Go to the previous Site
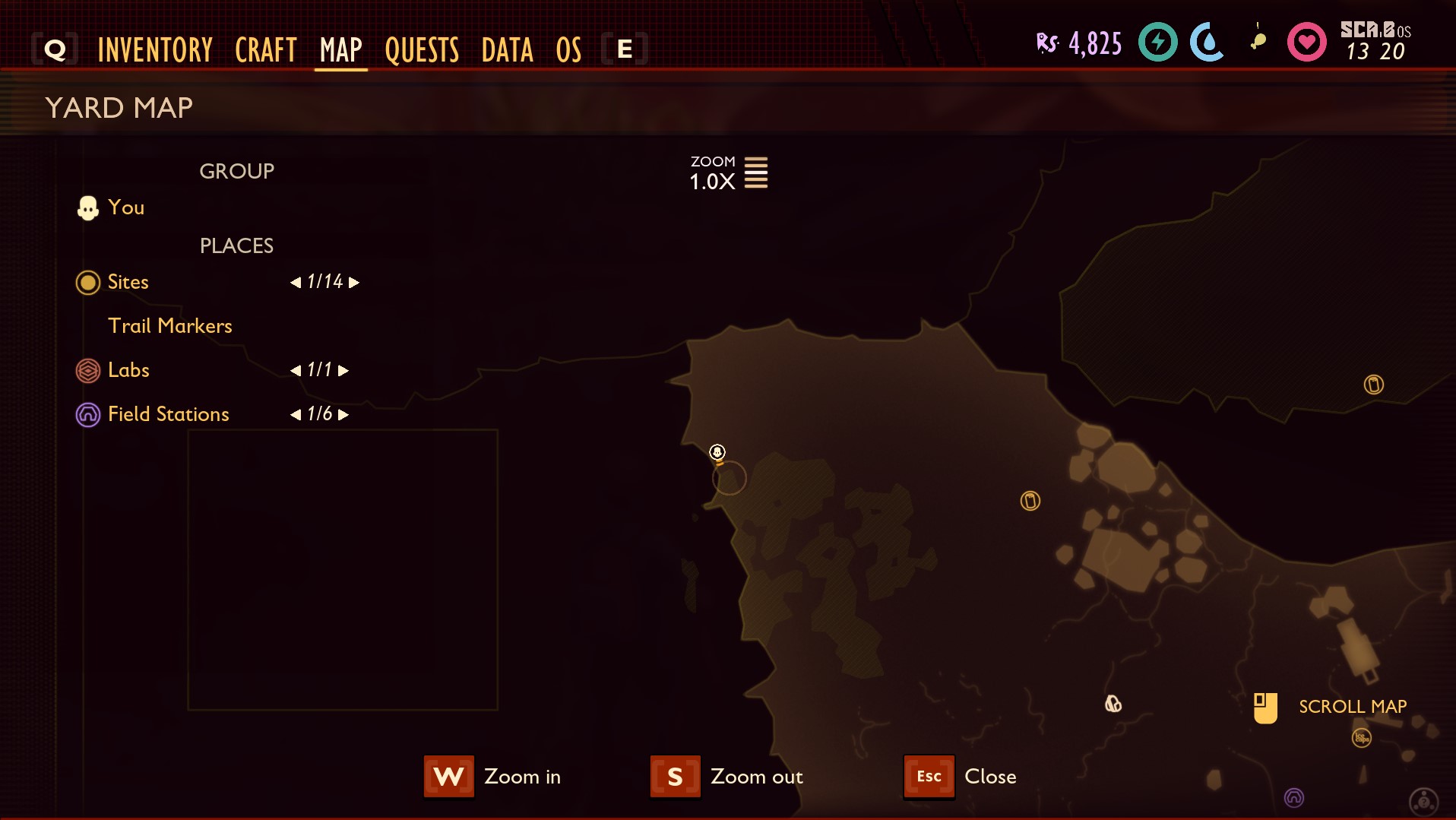Image resolution: width=1456 pixels, height=820 pixels. [x=296, y=283]
